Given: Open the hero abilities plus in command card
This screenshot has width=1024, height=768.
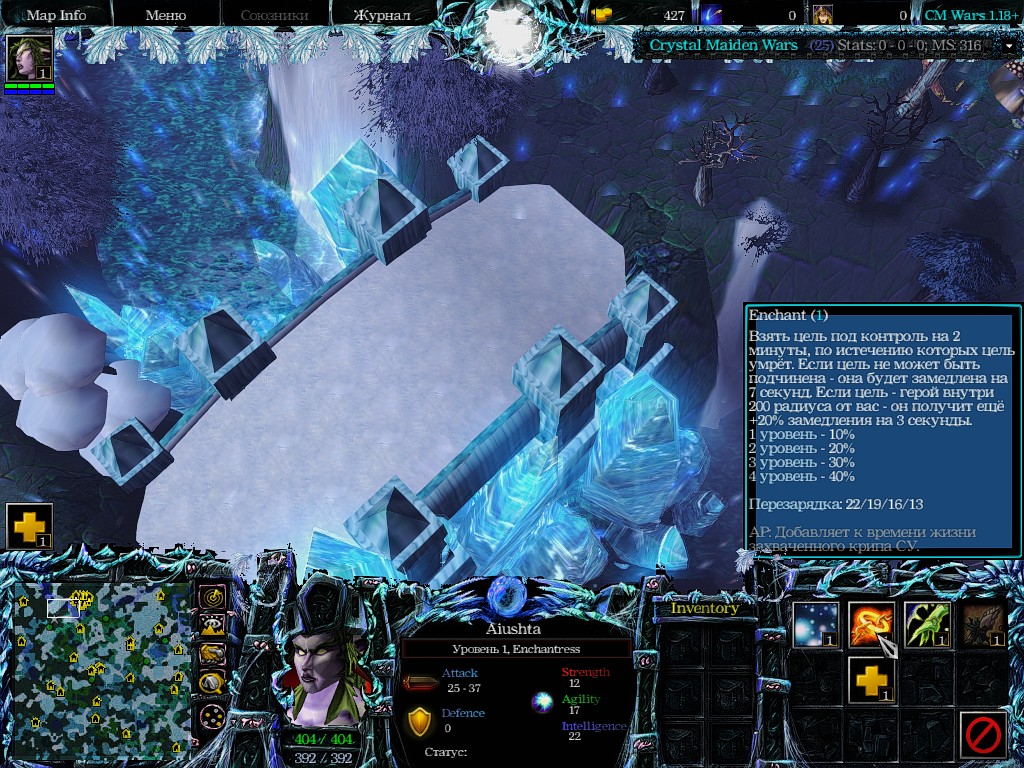Looking at the screenshot, I should pos(871,681).
